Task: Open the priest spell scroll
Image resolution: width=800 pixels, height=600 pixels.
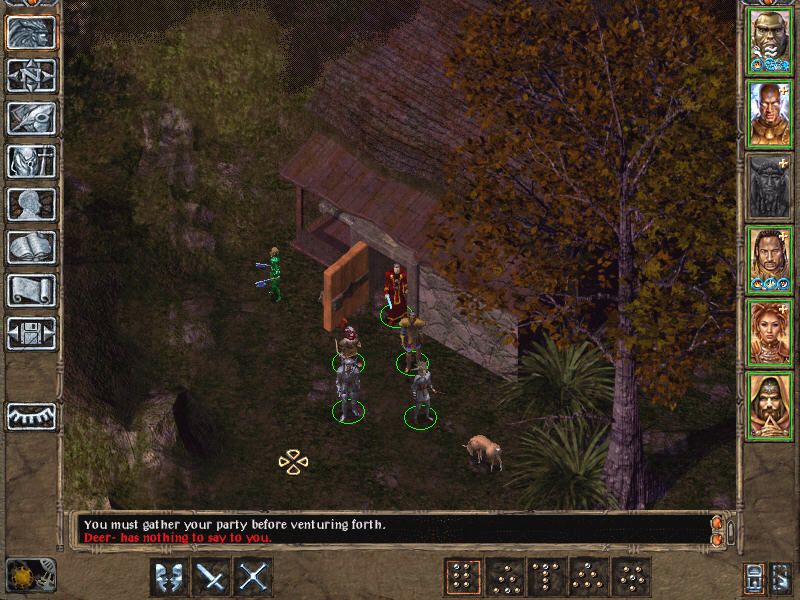Action: (x=31, y=290)
